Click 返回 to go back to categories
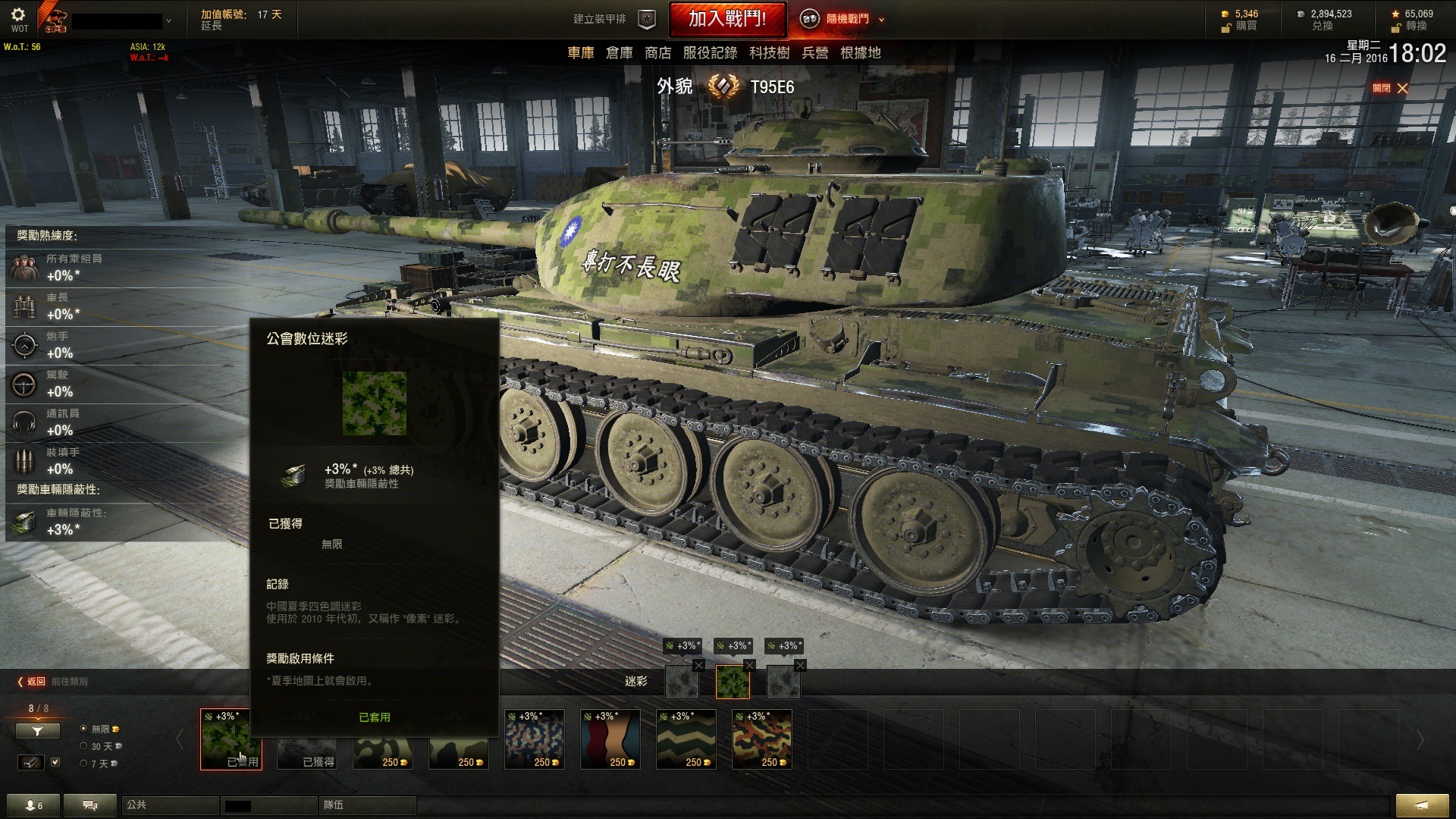The height and width of the screenshot is (819, 1456). [32, 682]
